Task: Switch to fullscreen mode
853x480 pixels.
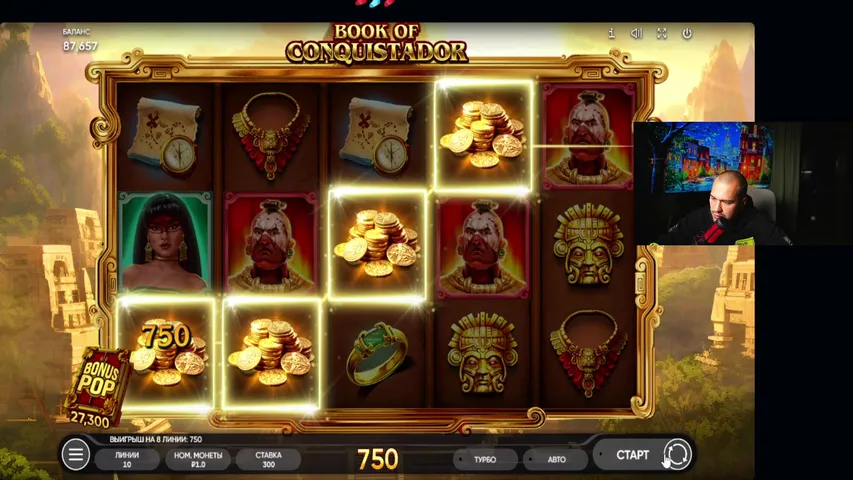Action: pyautogui.click(x=661, y=33)
